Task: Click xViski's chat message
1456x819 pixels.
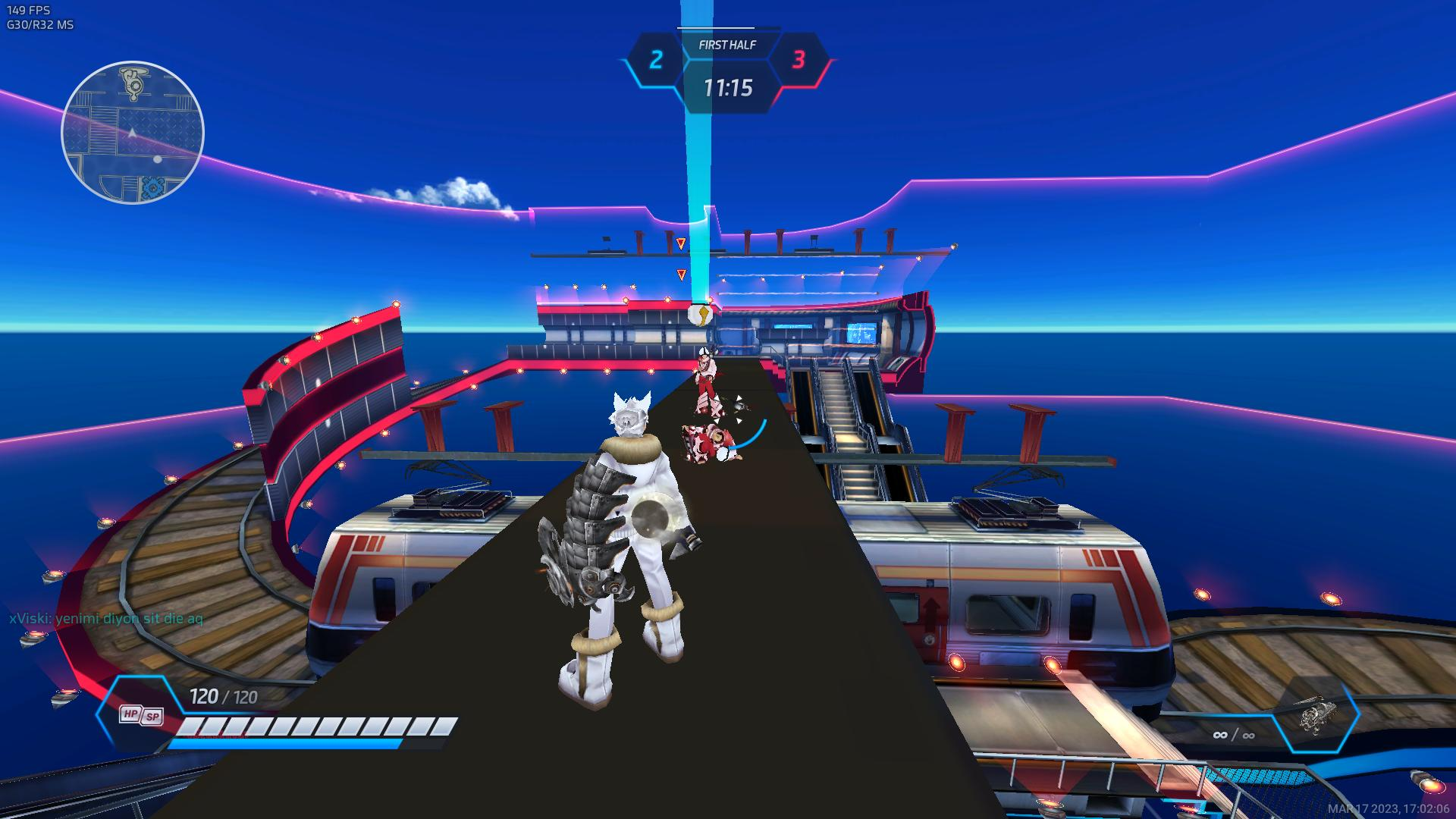Action: (x=106, y=619)
